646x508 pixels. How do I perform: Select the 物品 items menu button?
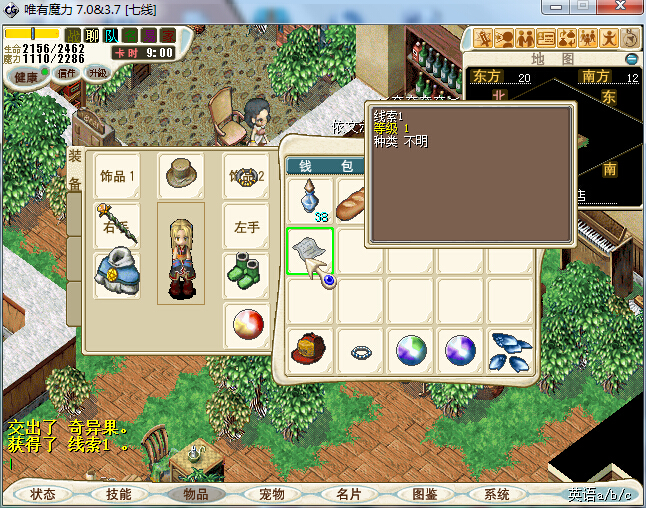pyautogui.click(x=195, y=494)
